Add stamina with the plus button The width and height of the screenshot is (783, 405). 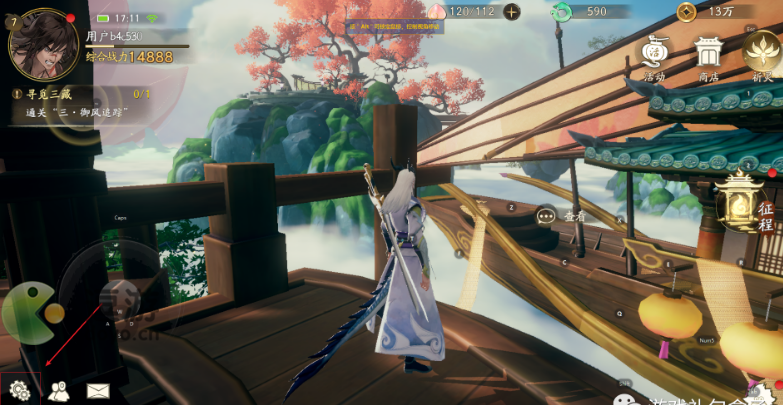[x=512, y=12]
